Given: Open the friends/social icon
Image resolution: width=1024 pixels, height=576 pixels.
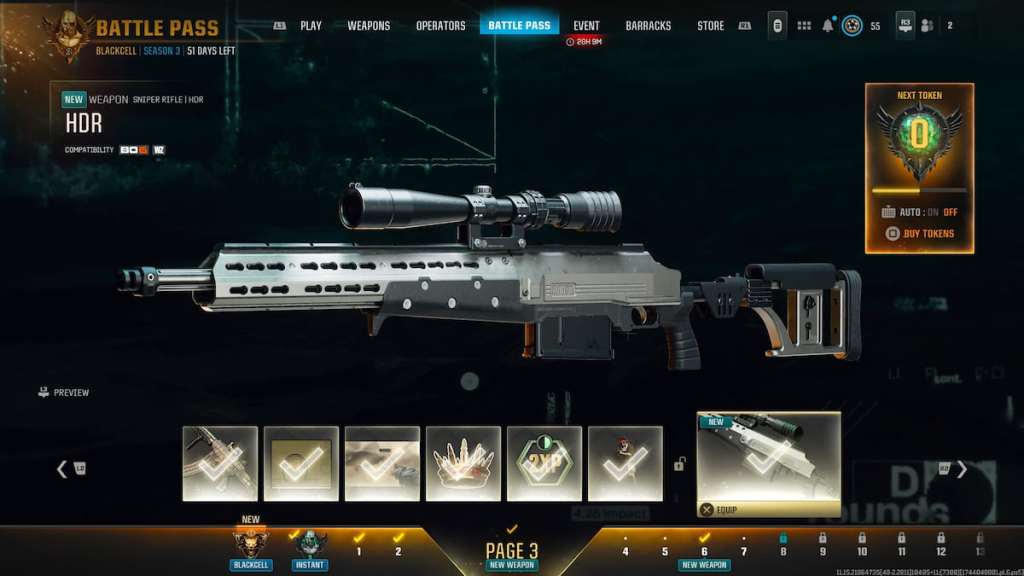Looking at the screenshot, I should [929, 25].
